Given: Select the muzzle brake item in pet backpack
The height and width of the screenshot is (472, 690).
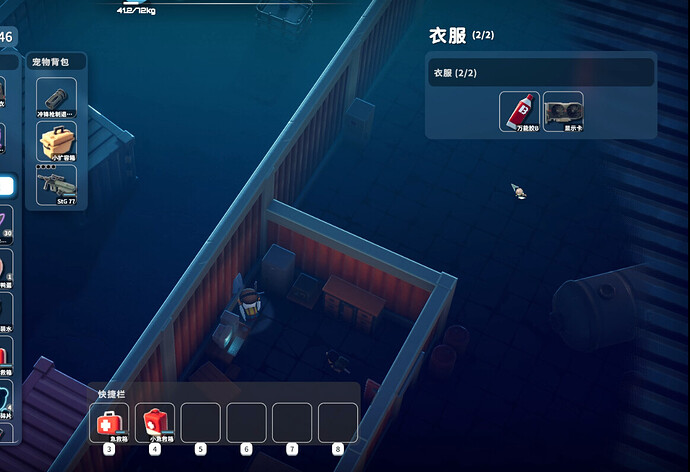Looking at the screenshot, I should coord(56,98).
